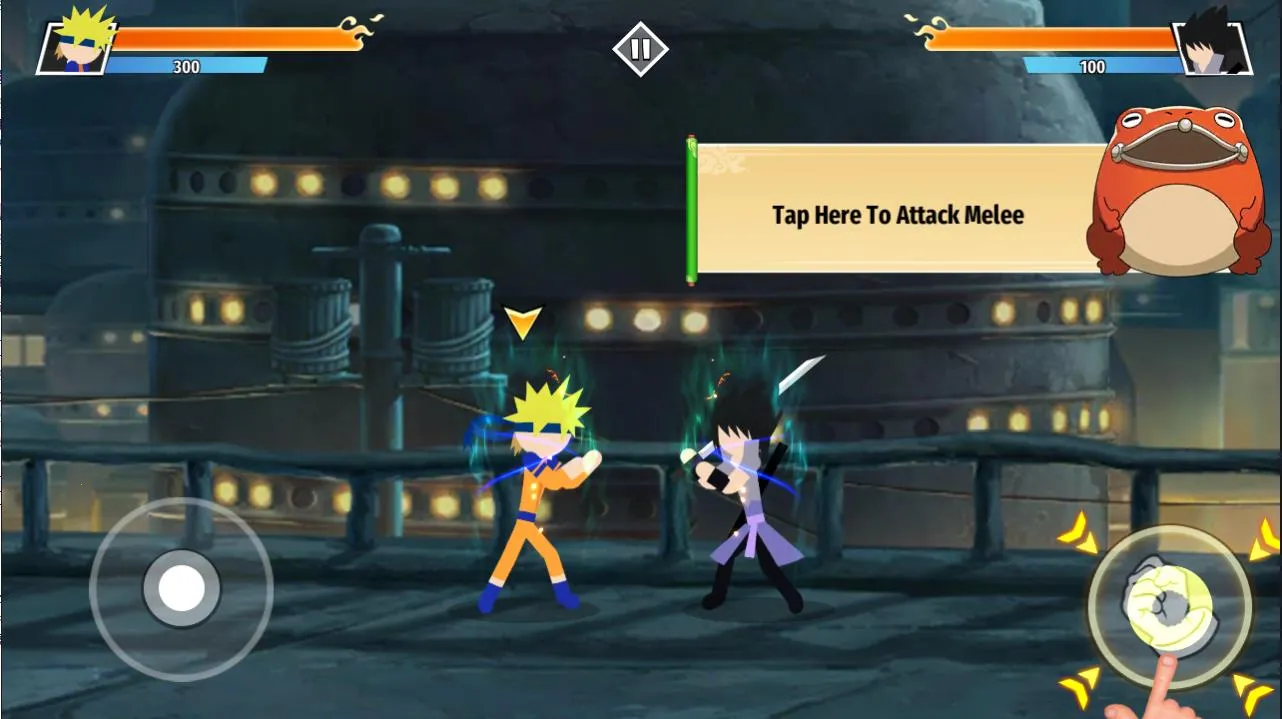Tap the fist melee attack button
The width and height of the screenshot is (1282, 719).
point(1169,604)
